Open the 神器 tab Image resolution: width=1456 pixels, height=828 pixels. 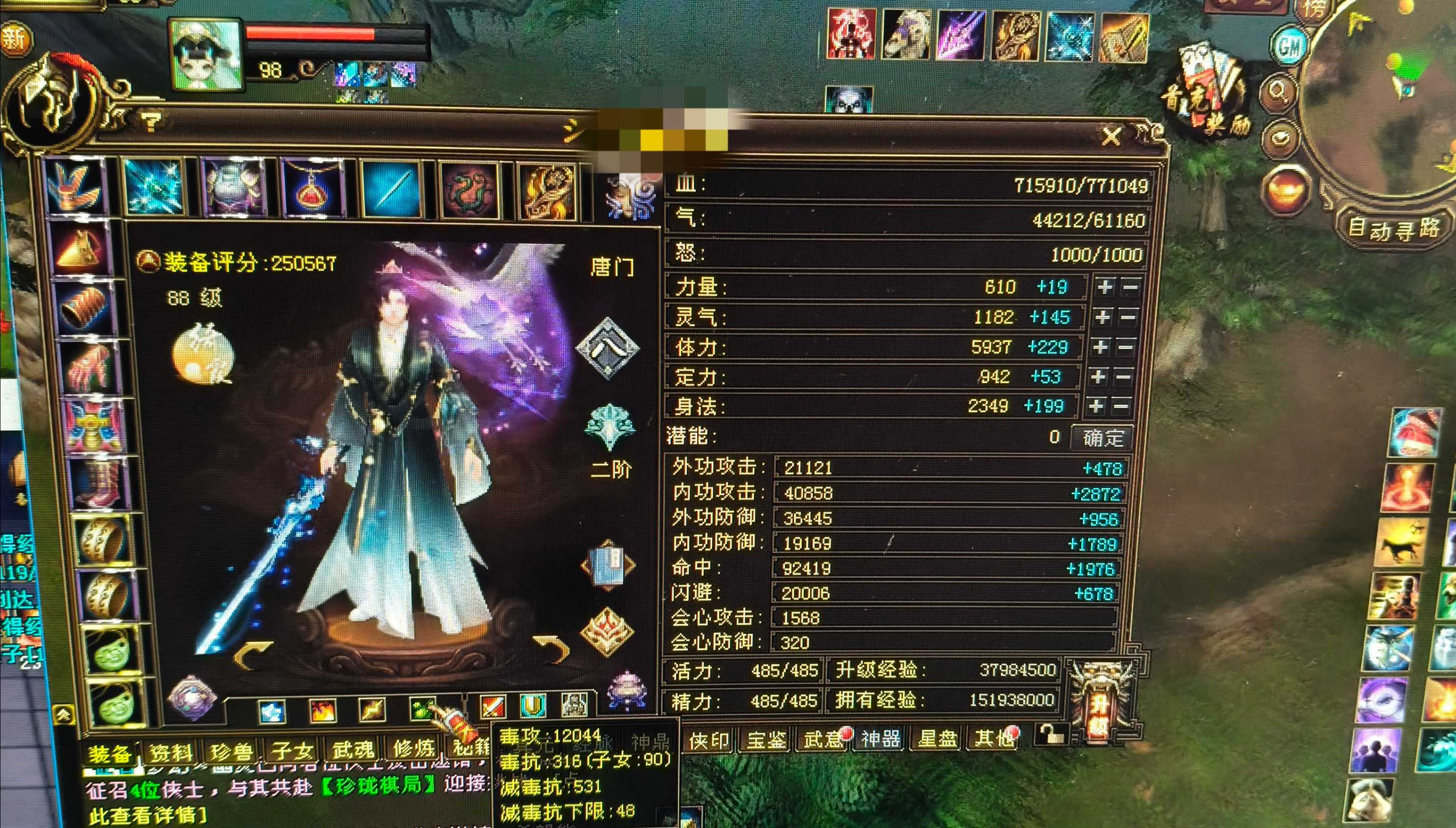point(880,739)
